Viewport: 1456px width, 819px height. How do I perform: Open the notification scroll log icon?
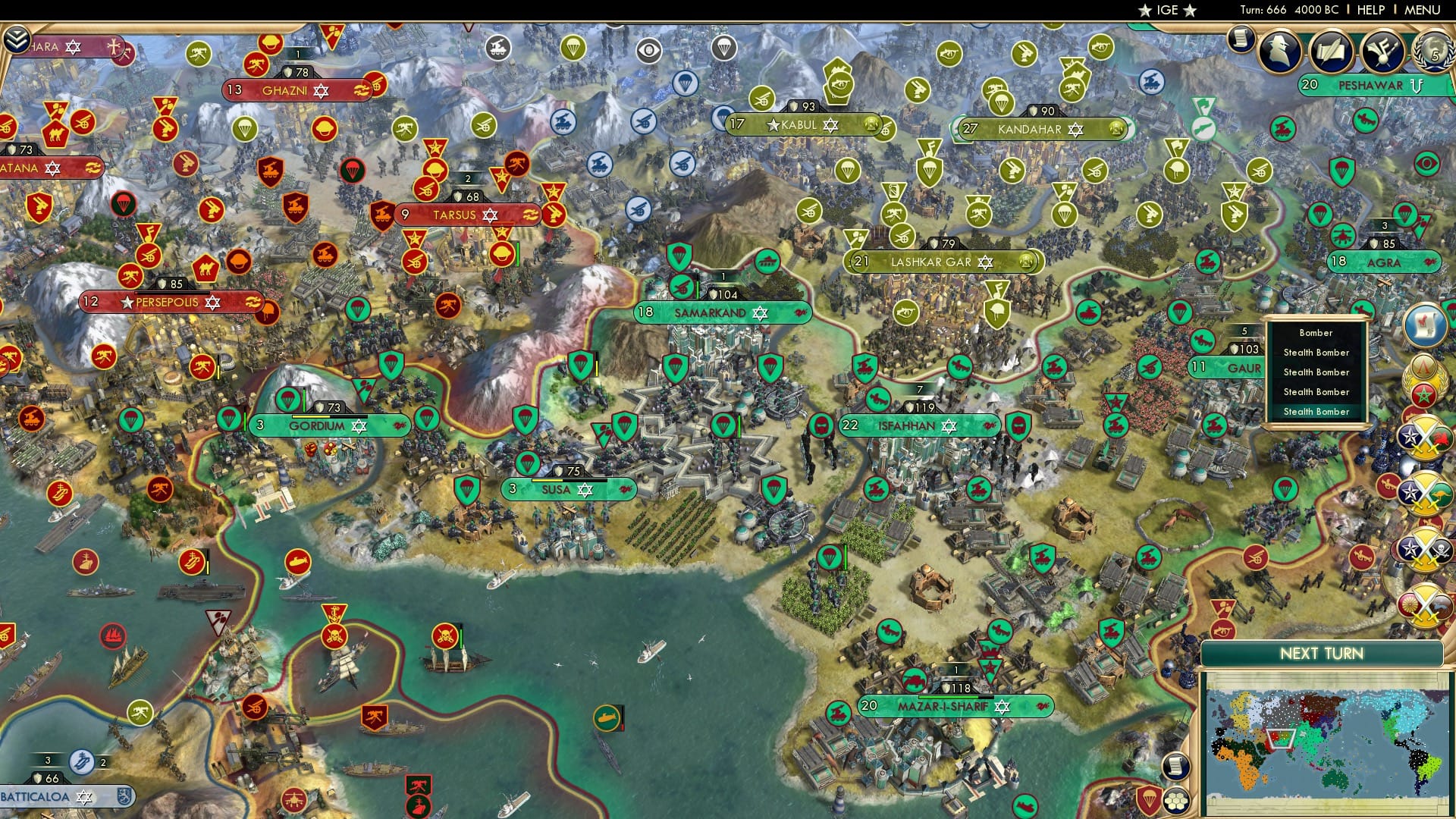point(1241,39)
